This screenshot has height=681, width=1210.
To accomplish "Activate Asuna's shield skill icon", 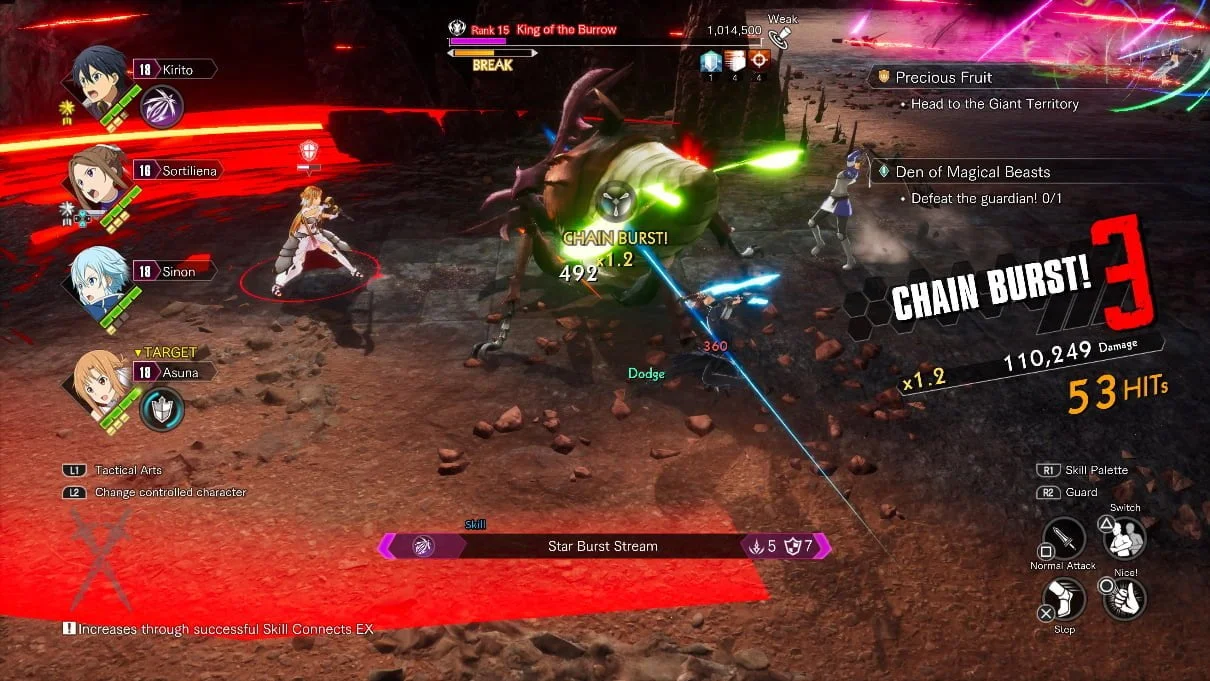I will tap(160, 408).
